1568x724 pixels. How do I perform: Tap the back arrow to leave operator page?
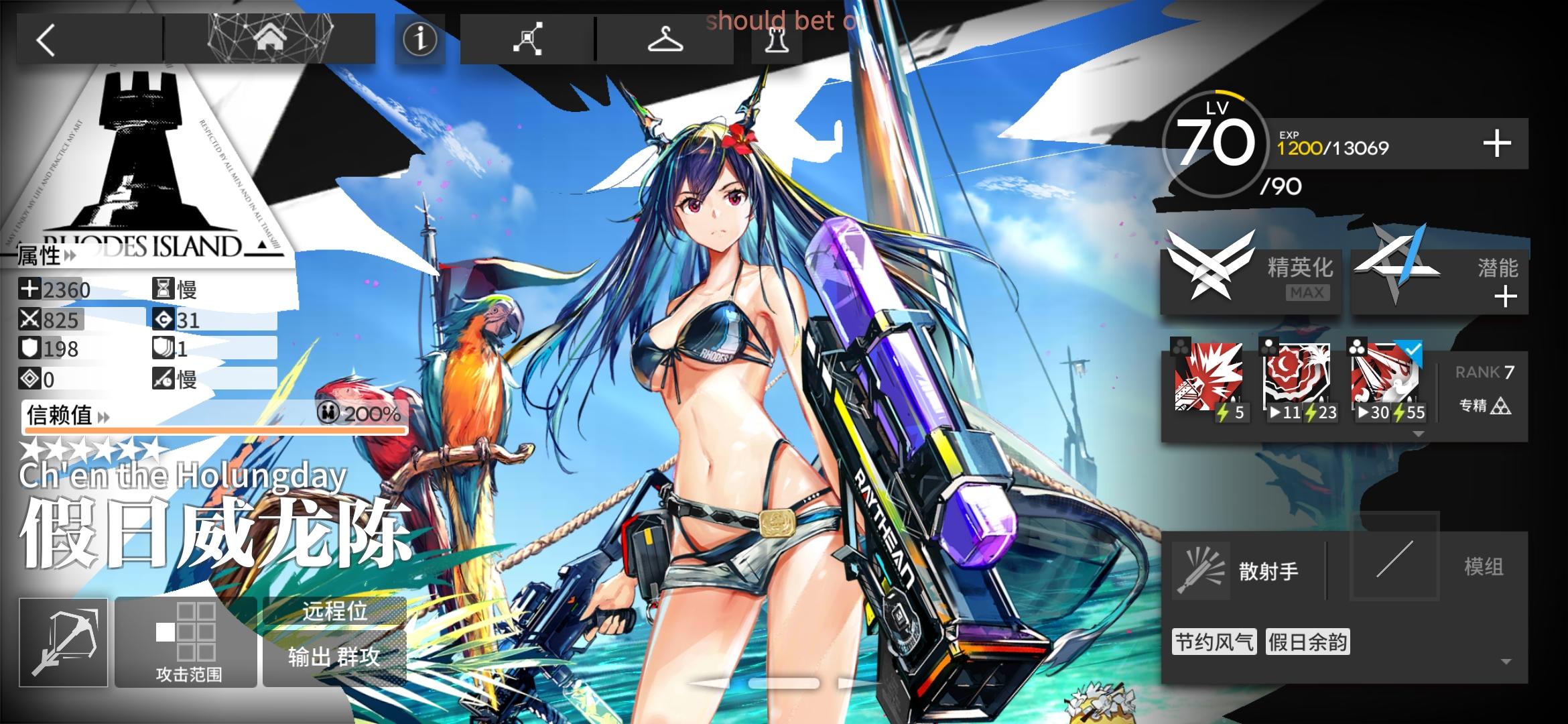tap(45, 42)
